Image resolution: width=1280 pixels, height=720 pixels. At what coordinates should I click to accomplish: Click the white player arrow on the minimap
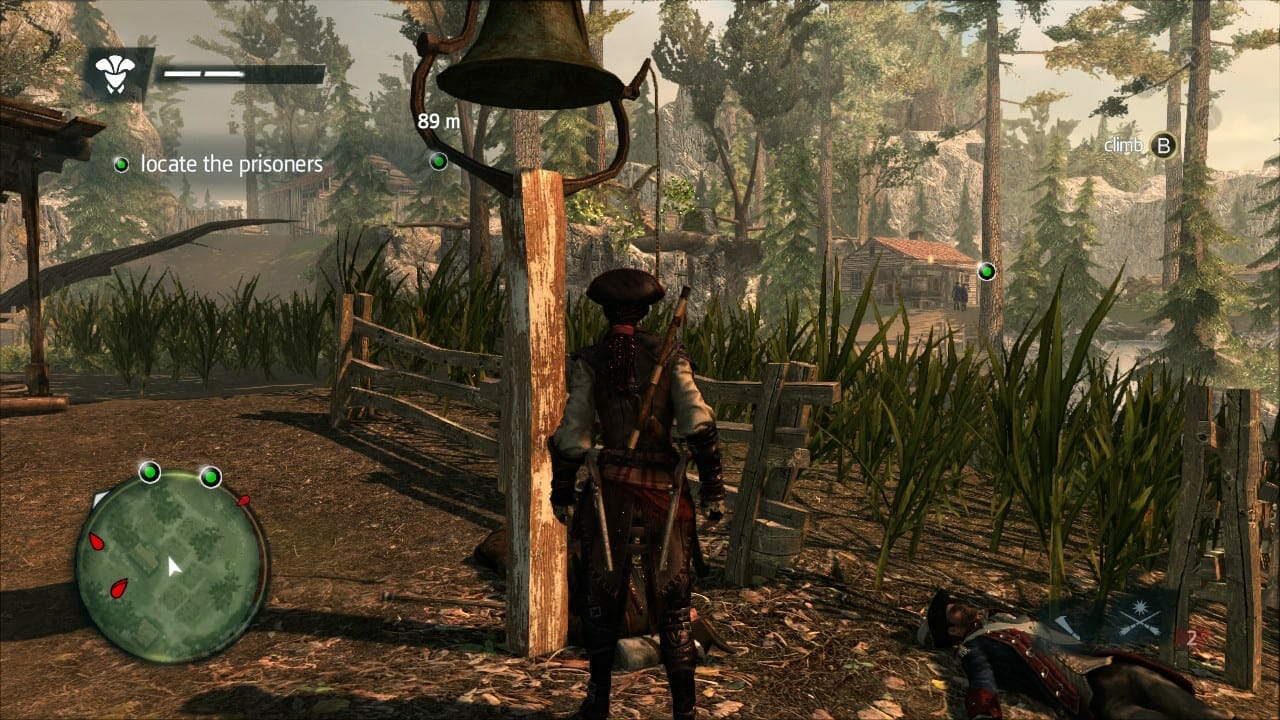174,567
